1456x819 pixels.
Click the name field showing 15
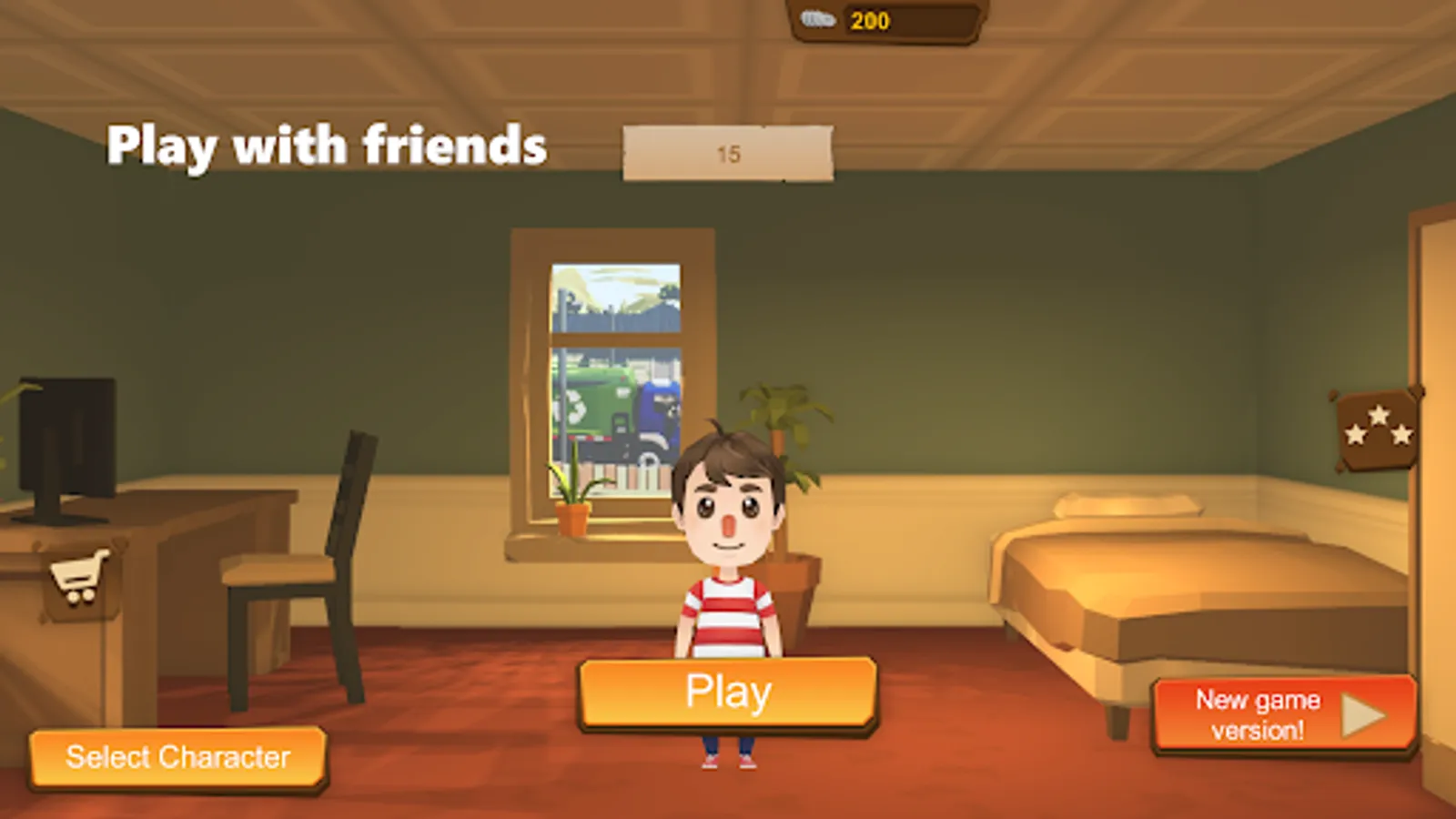coord(727,152)
